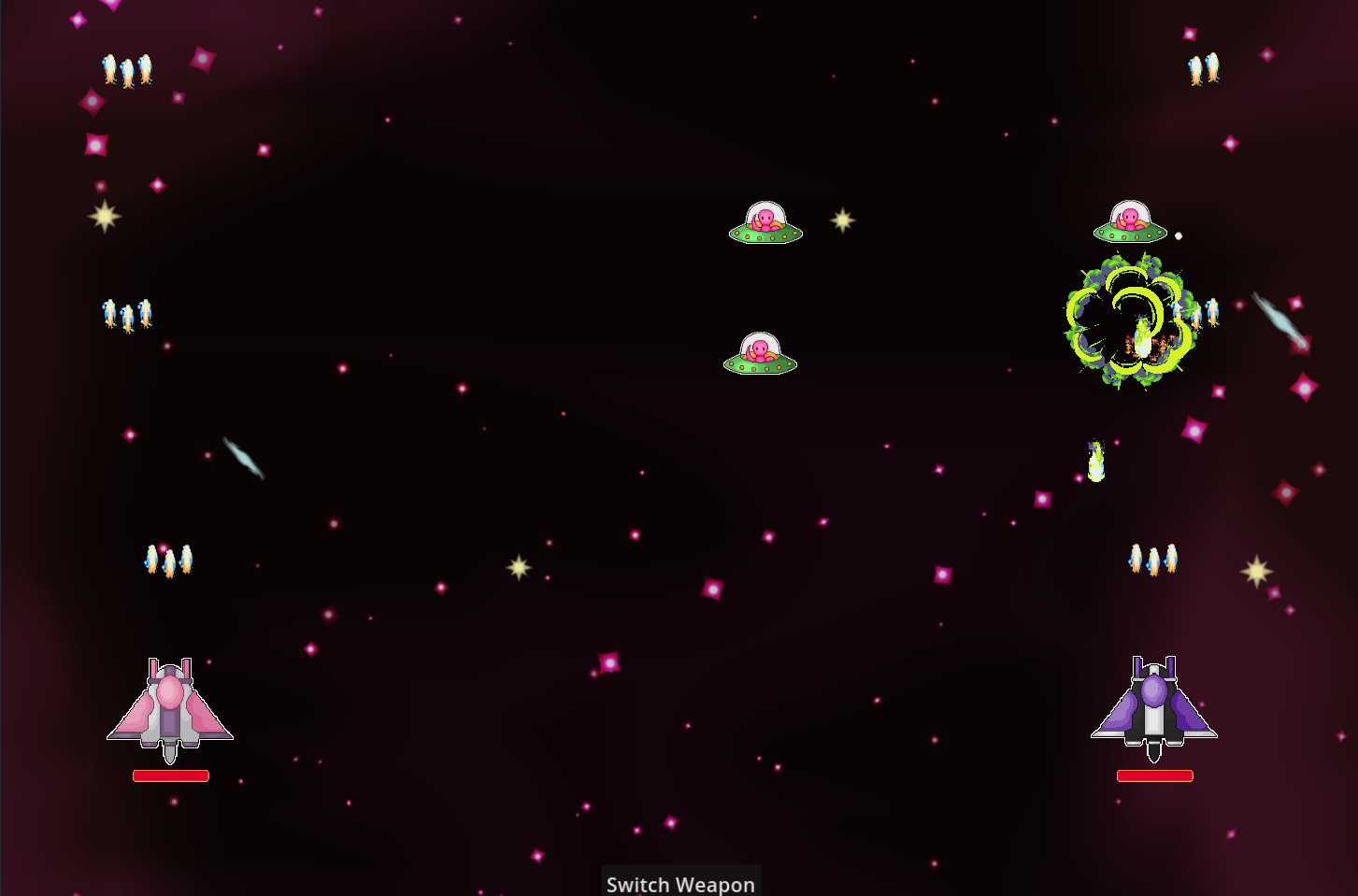Image resolution: width=1358 pixels, height=896 pixels.
Task: Select the missile trio above the pink ship
Action: click(168, 558)
